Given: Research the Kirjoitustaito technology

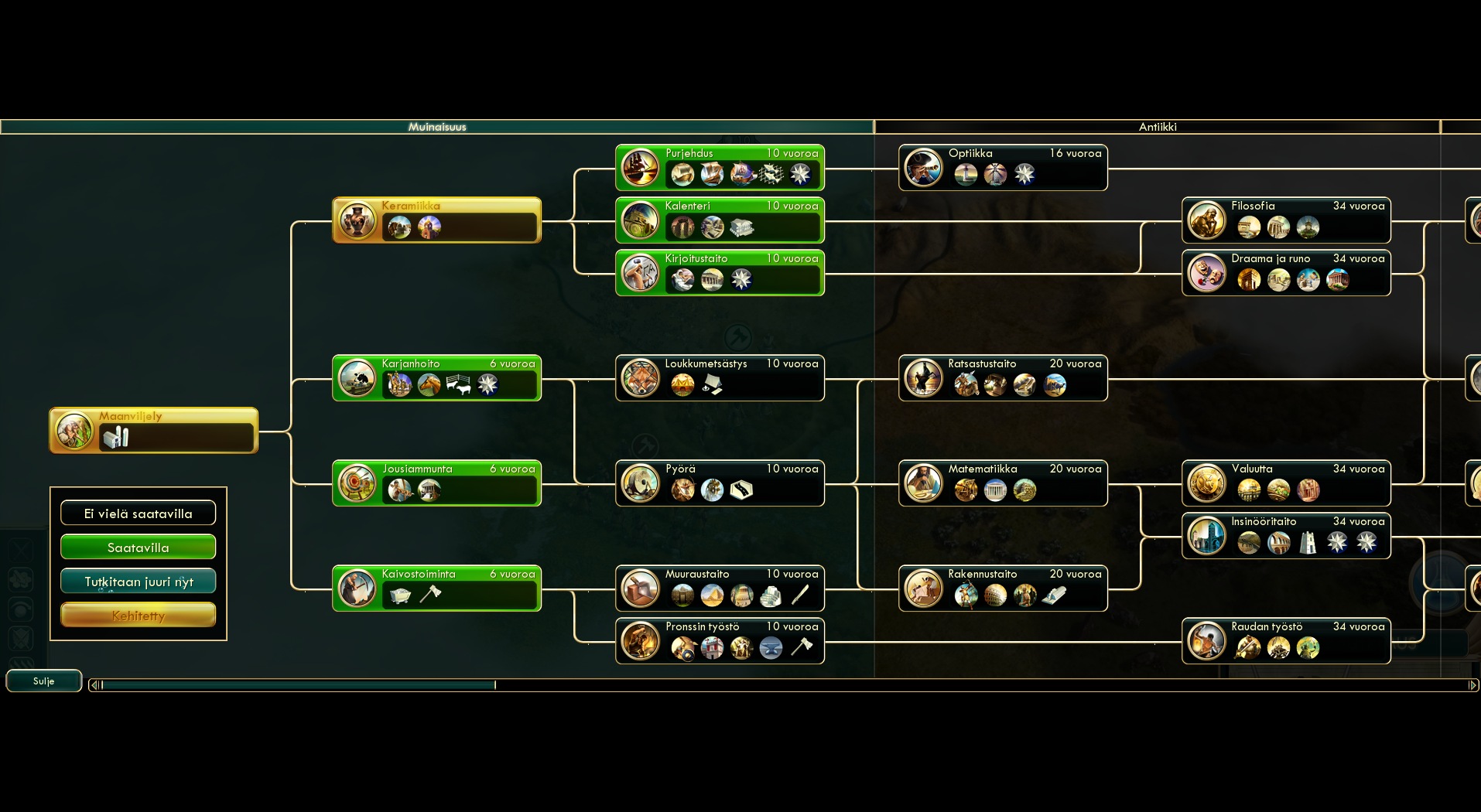Looking at the screenshot, I should (719, 272).
